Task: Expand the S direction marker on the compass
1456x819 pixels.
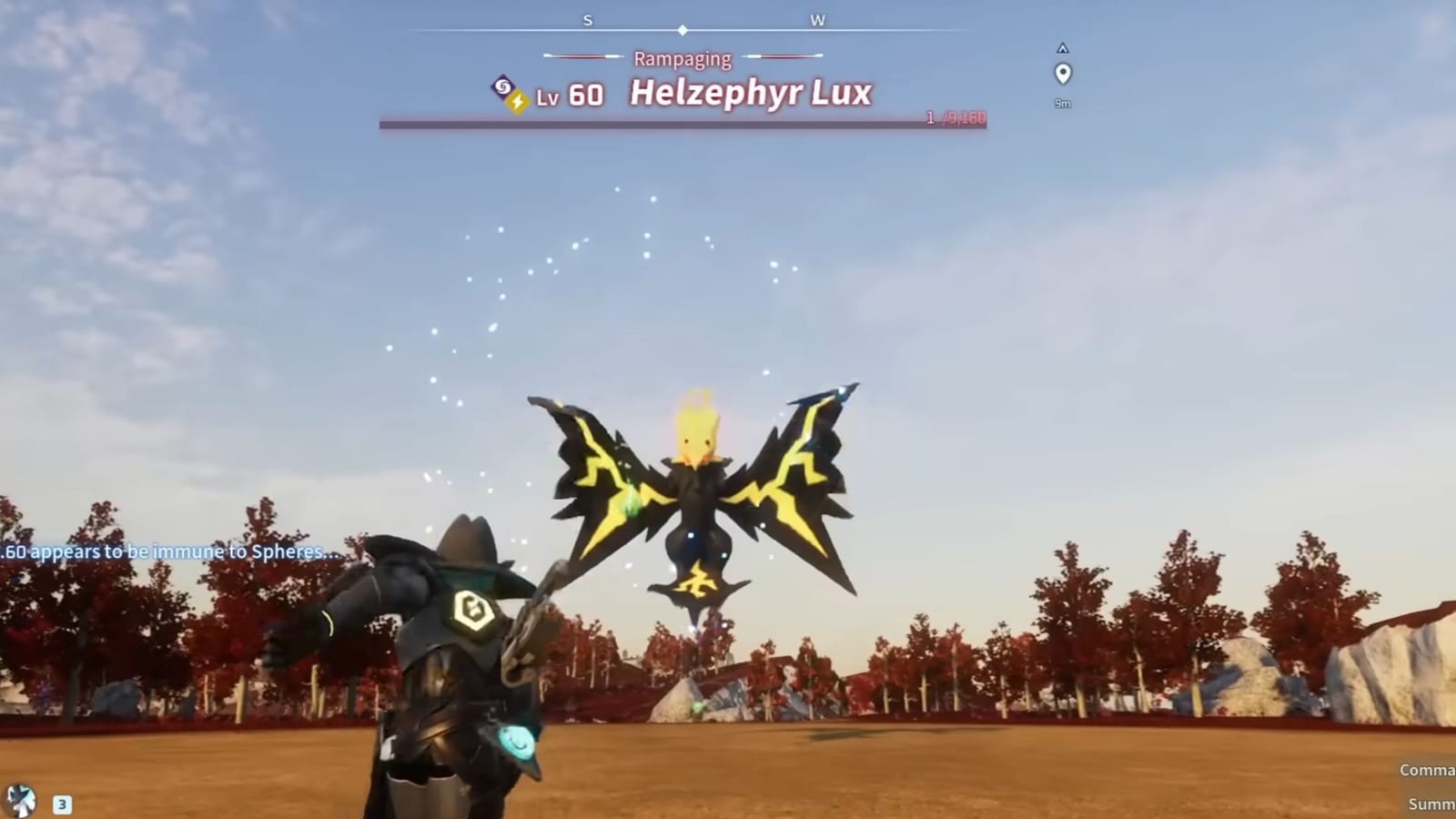Action: (587, 19)
